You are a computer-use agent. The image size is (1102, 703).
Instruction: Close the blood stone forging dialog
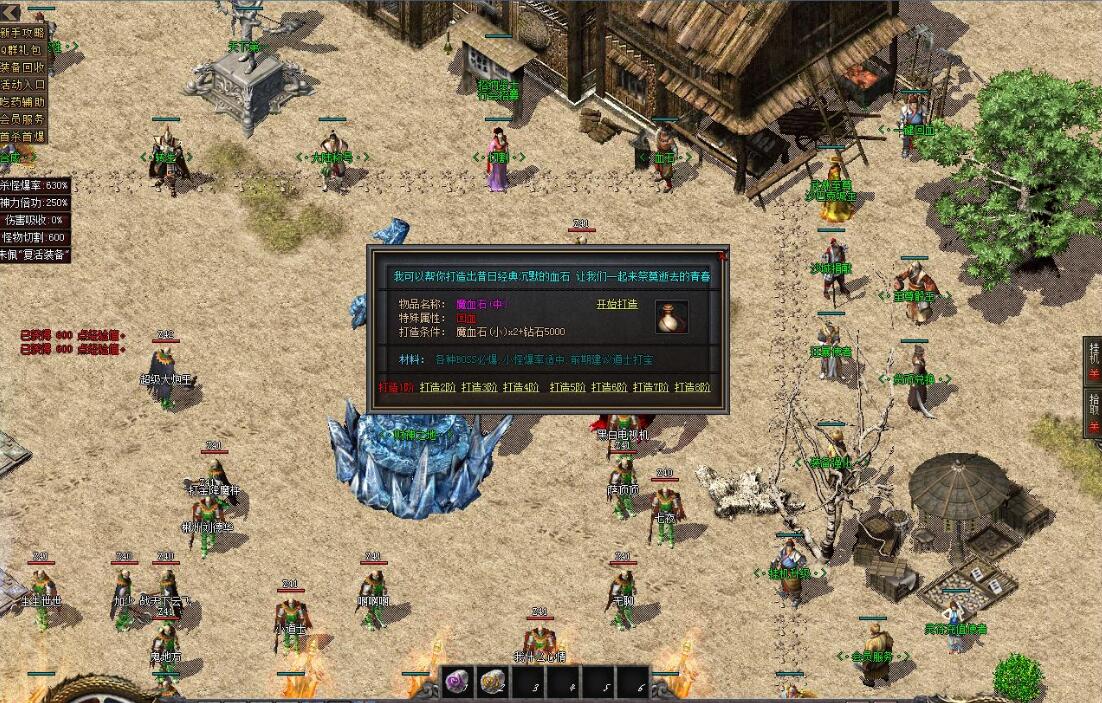723,256
